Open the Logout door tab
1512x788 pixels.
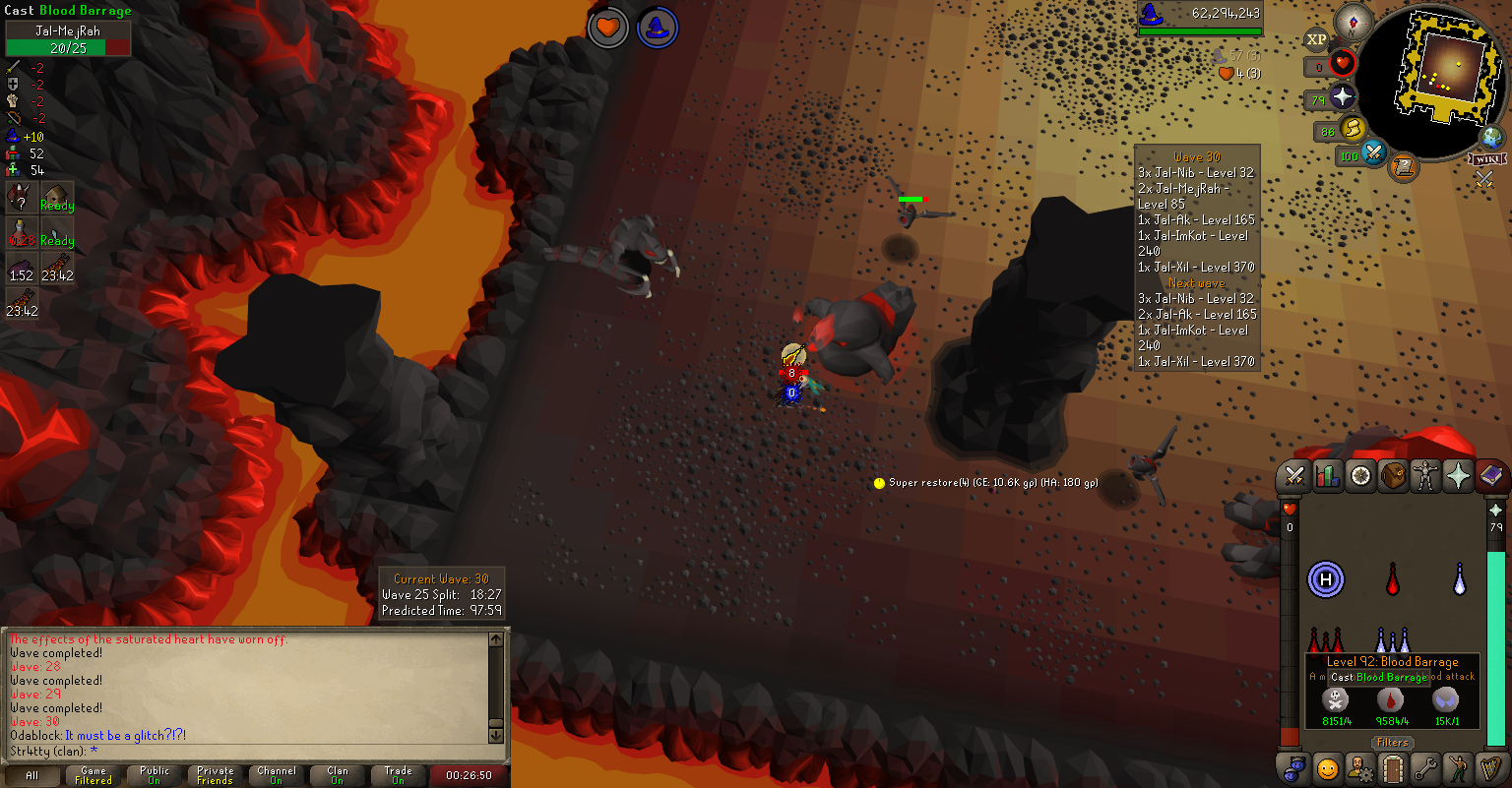coord(1392,766)
